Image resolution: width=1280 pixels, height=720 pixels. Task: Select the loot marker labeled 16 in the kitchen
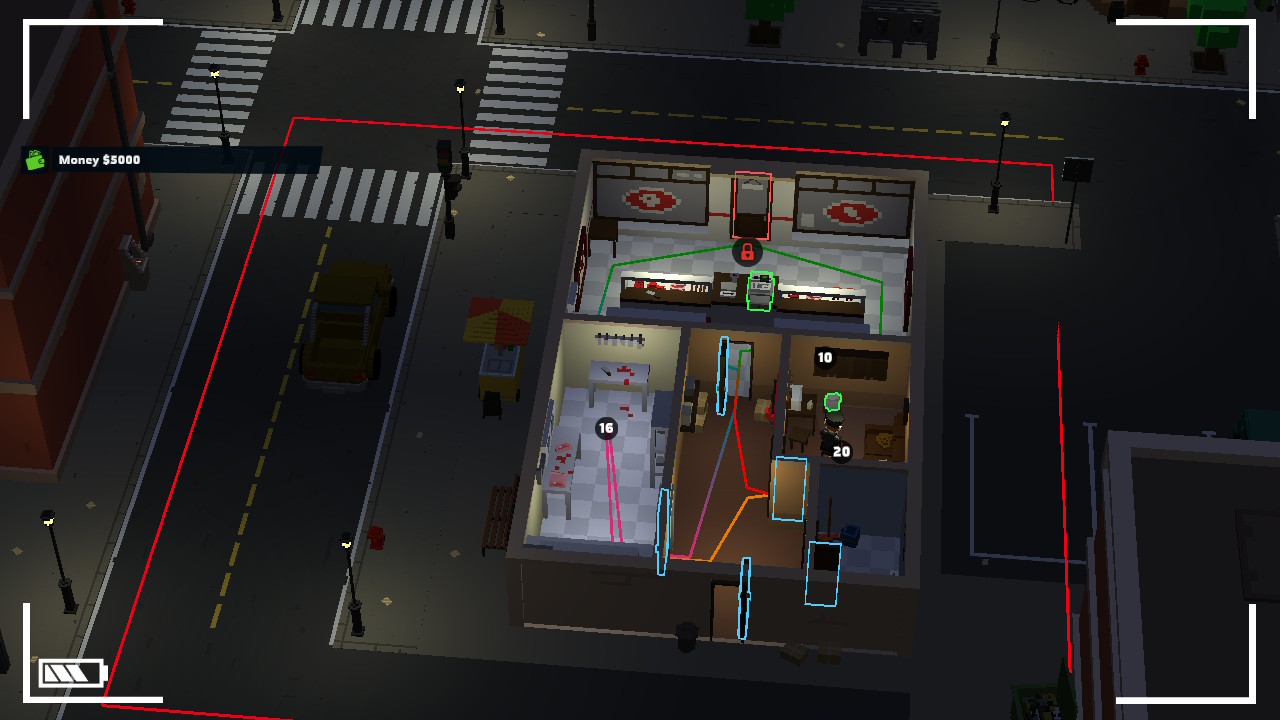(x=604, y=429)
